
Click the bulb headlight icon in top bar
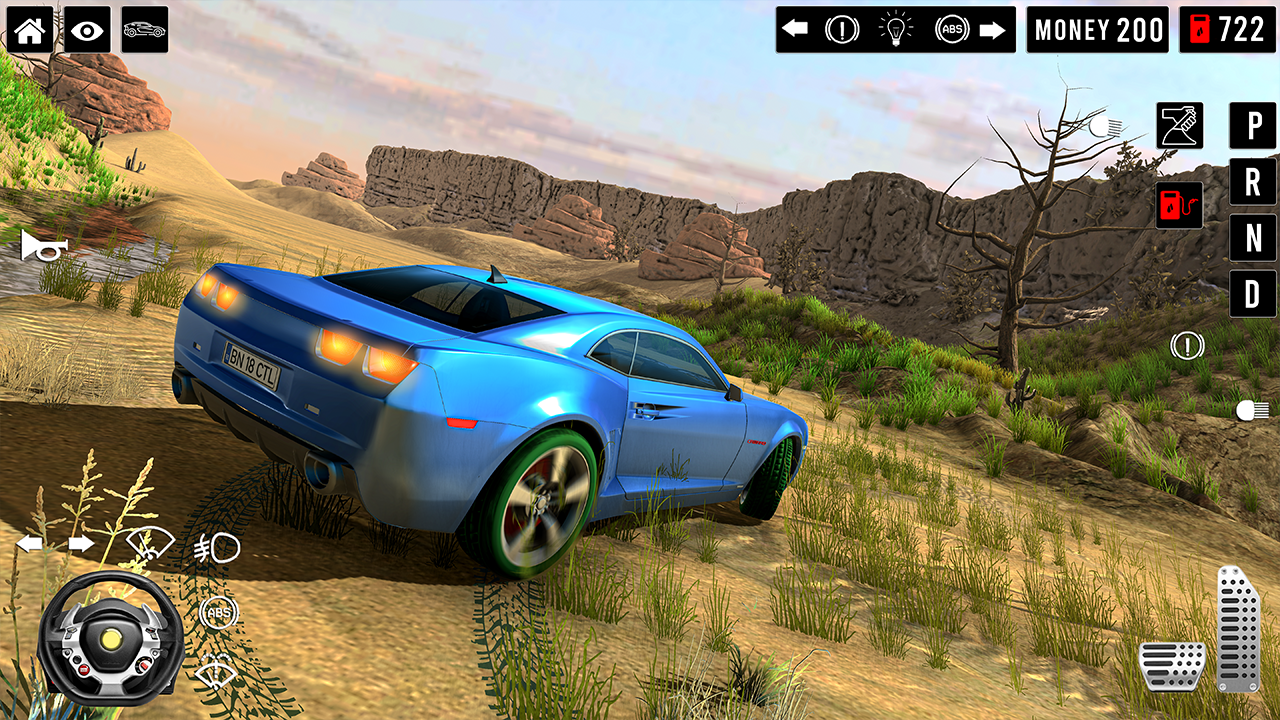(x=897, y=30)
